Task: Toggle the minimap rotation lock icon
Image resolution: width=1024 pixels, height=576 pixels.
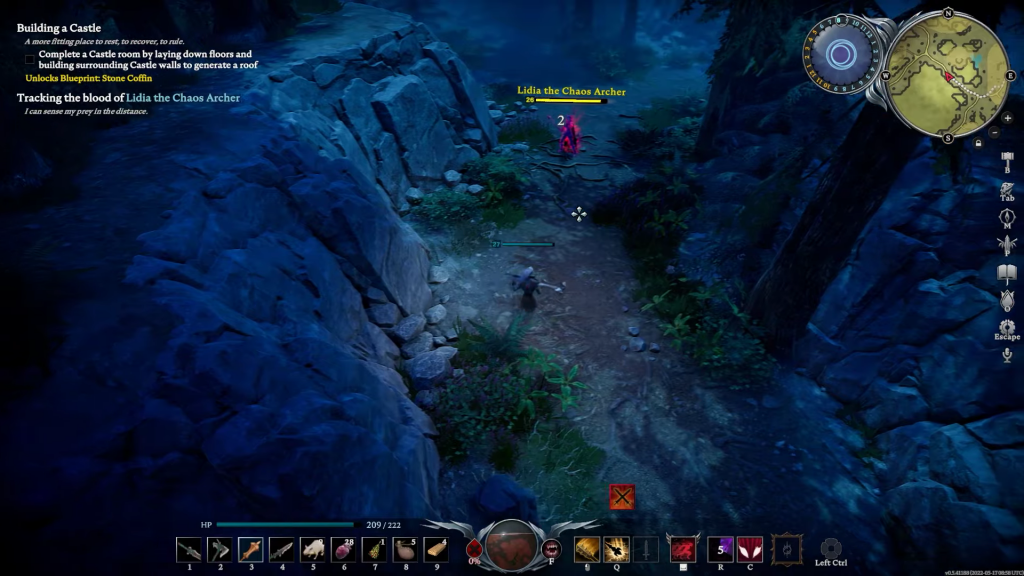Action: pos(978,143)
